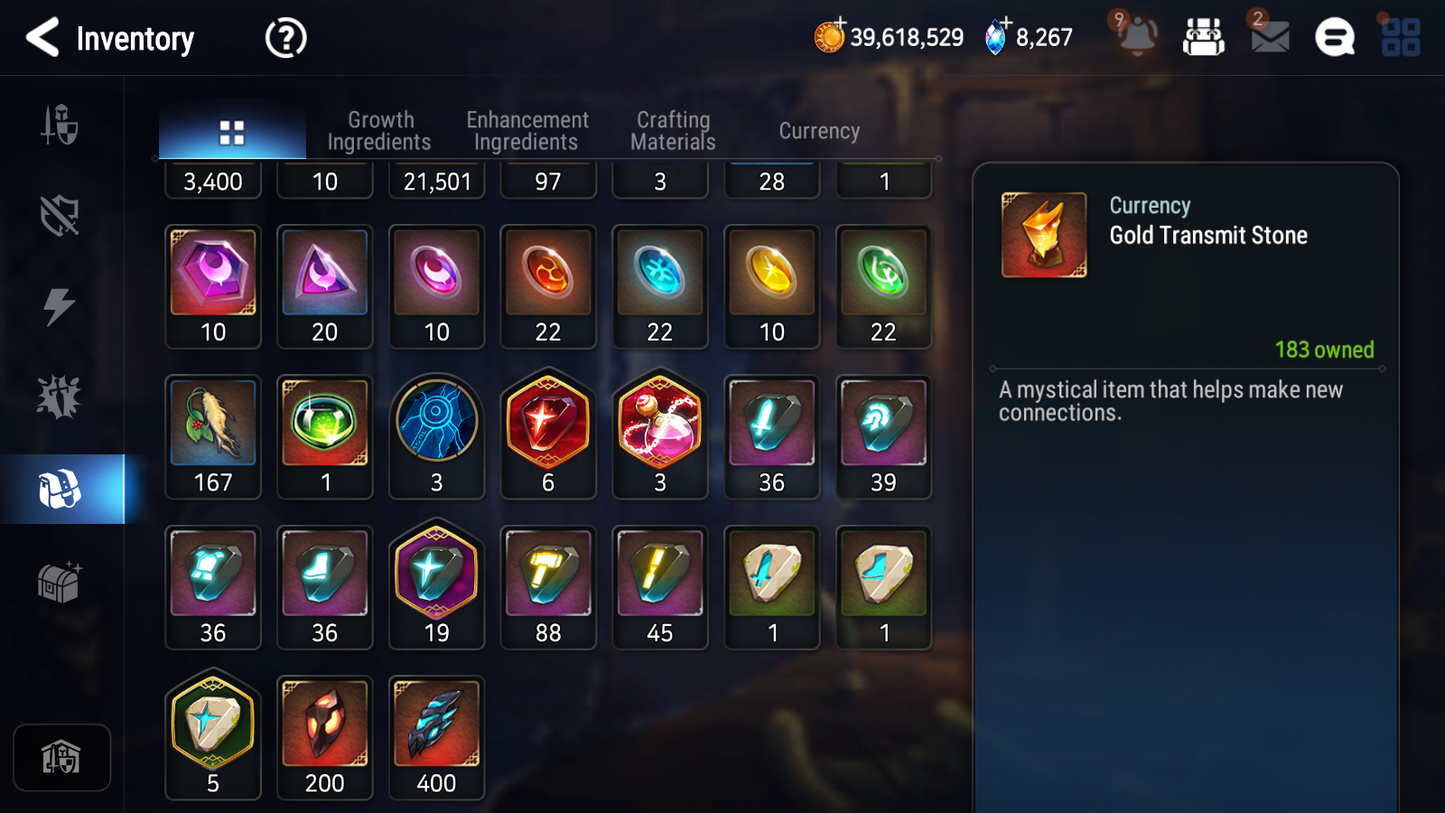Open the mail envelope

1269,38
